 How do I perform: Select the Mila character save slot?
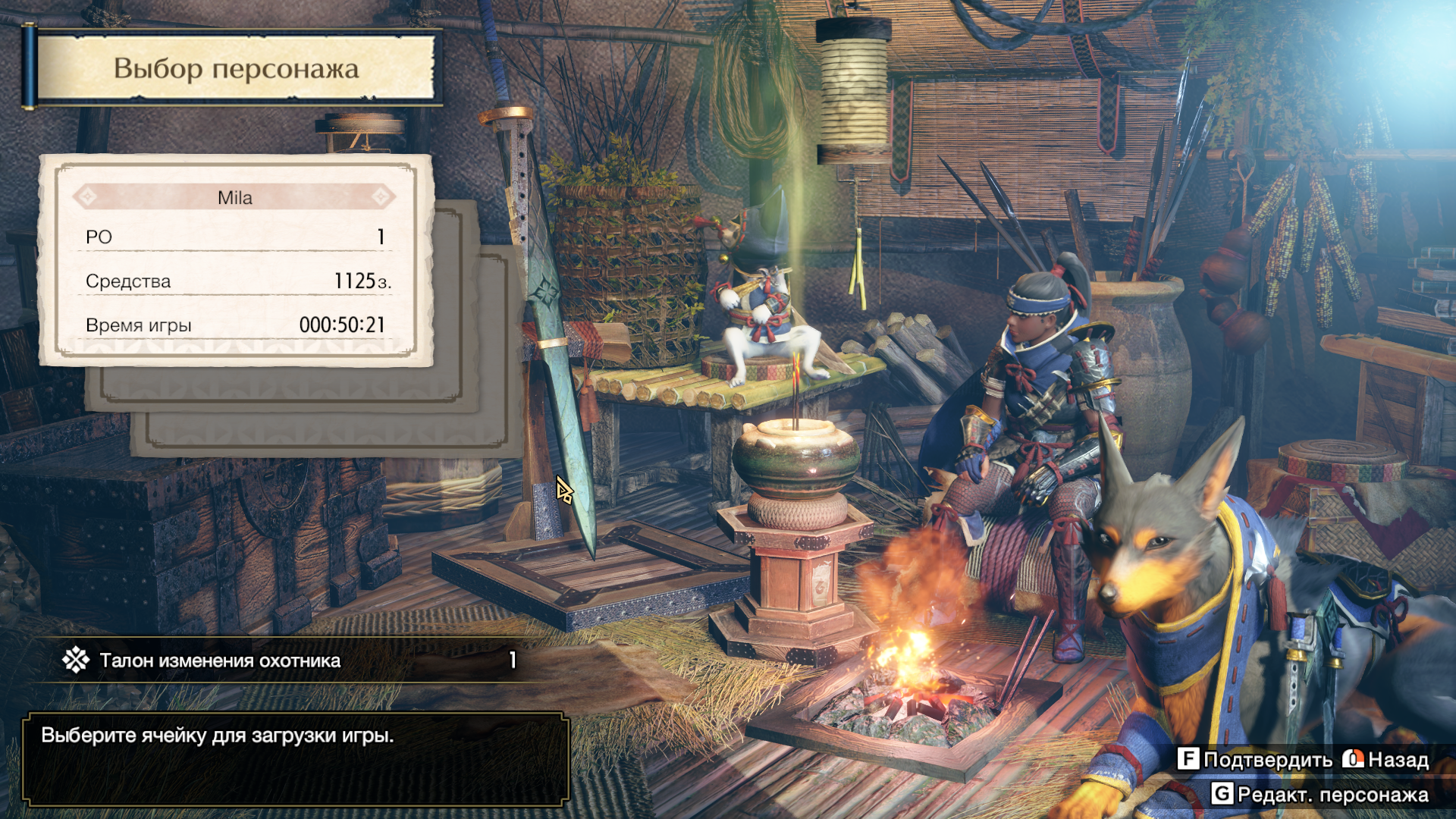coord(235,260)
